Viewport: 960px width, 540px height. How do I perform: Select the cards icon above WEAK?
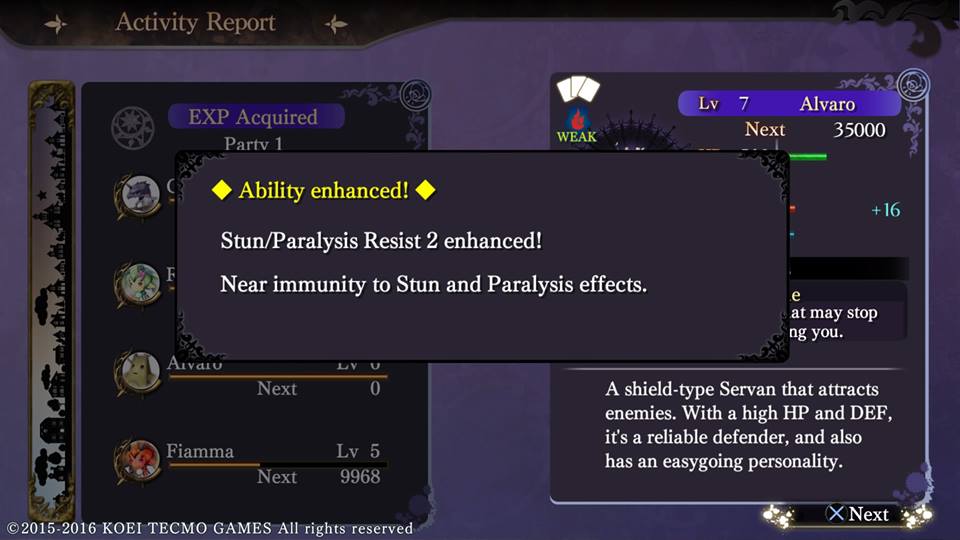[577, 91]
